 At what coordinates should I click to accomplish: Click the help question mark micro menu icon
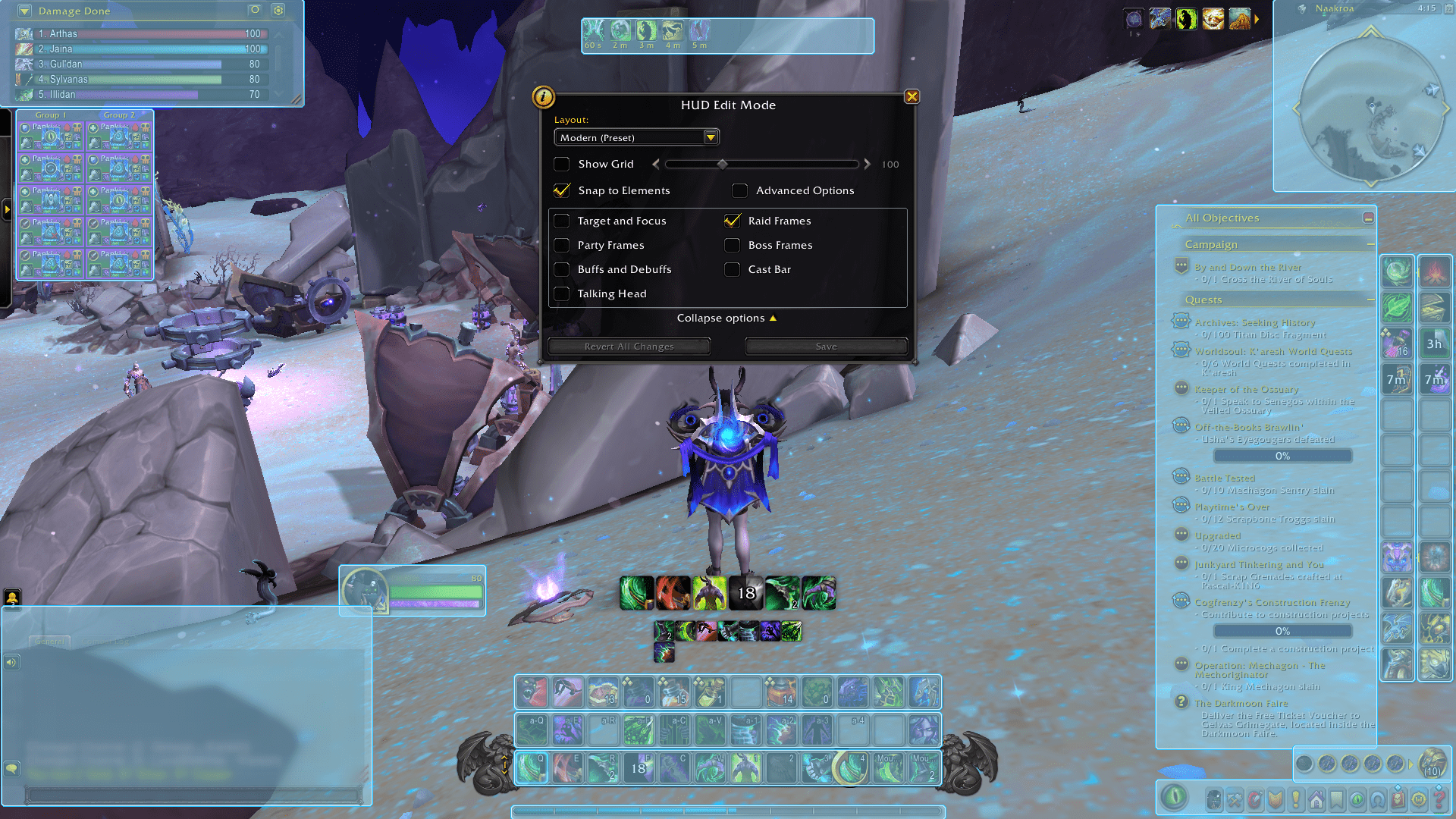tap(1439, 799)
